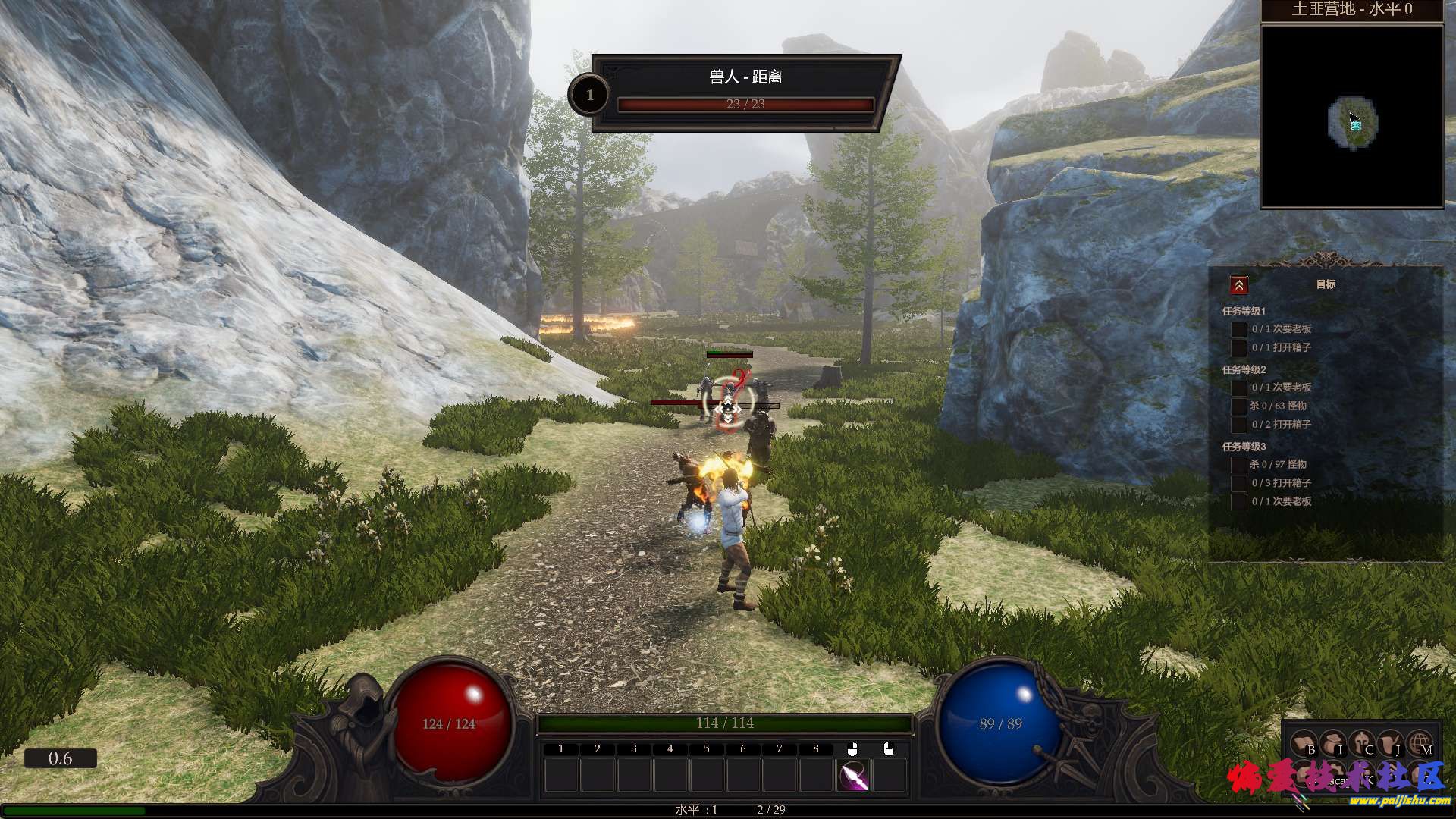Open the world map globe icon
Viewport: 1456px width, 819px height.
pyautogui.click(x=1420, y=744)
